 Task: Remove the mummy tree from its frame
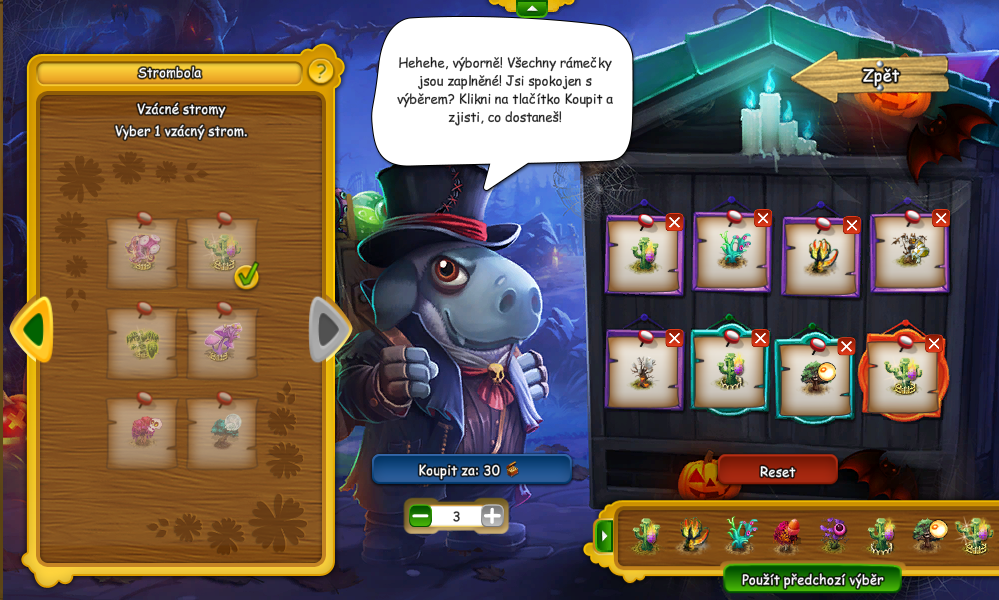coord(940,218)
